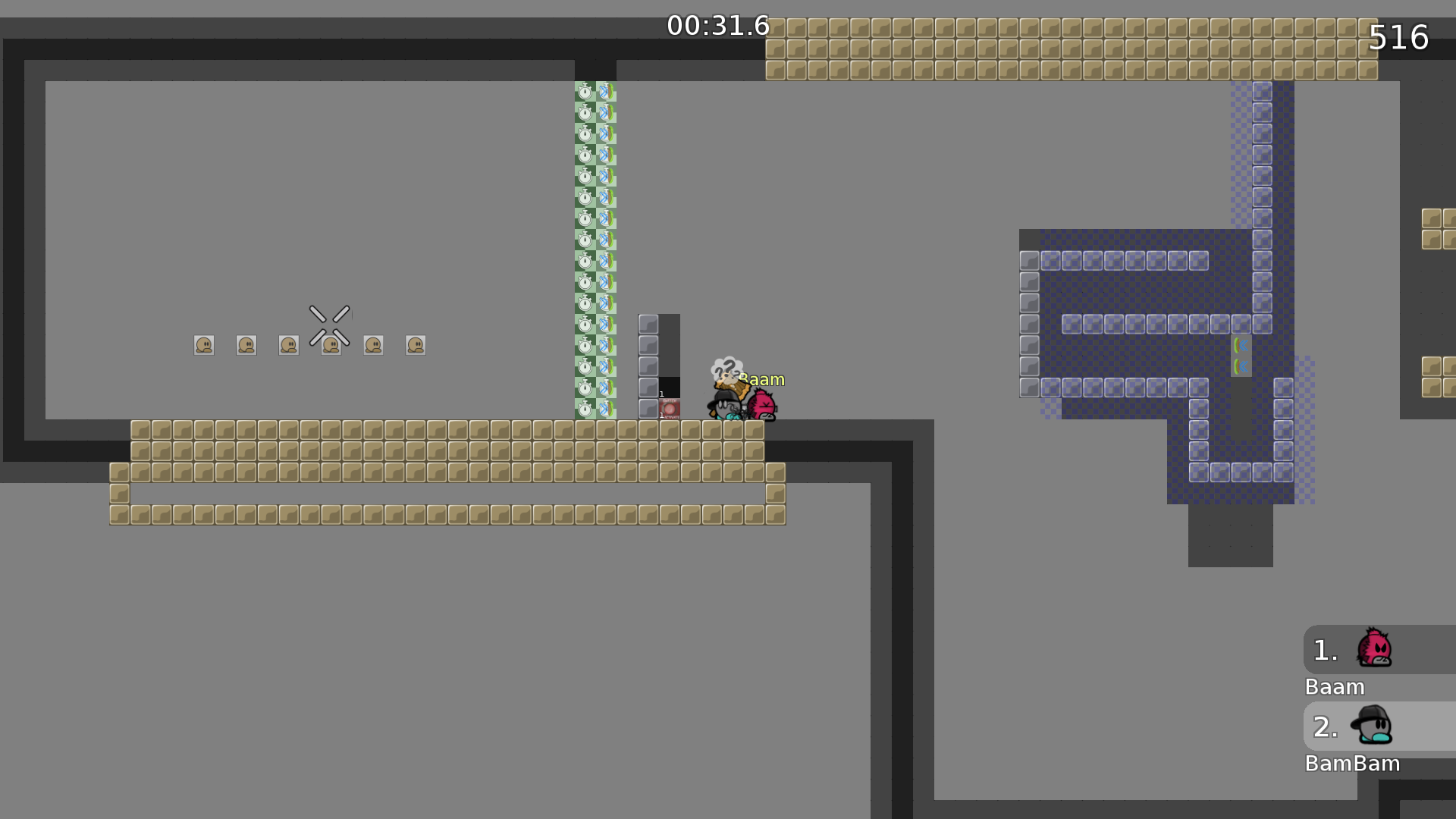
Task: Click the leftmost crouching tee spawn tile
Action: click(x=203, y=345)
